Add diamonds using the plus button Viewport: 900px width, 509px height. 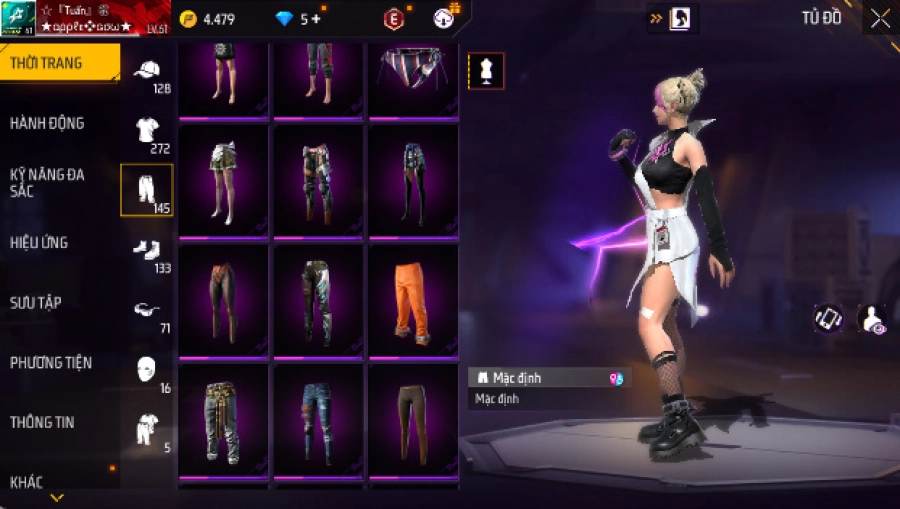pos(317,19)
